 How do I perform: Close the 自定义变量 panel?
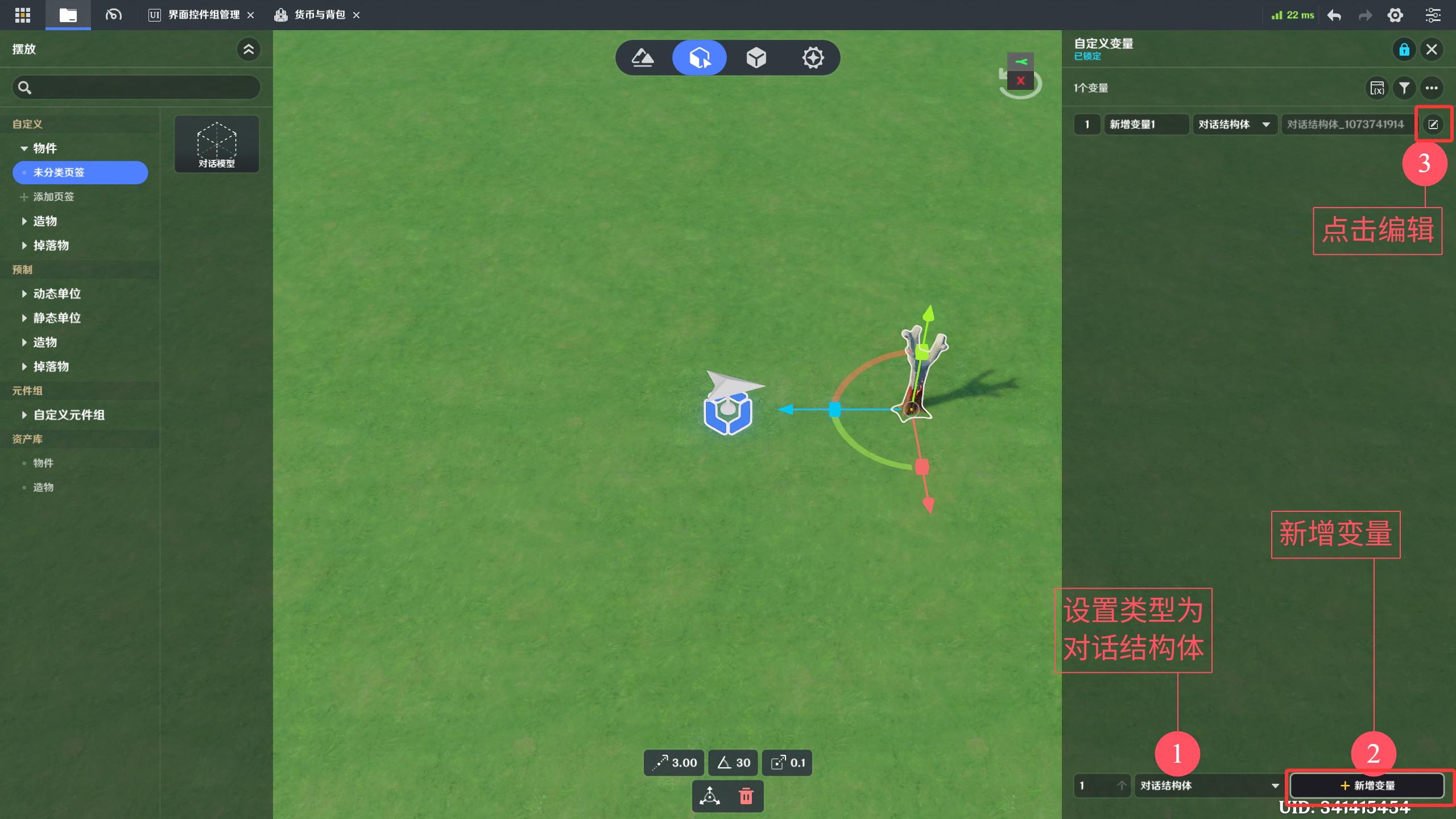1432,49
